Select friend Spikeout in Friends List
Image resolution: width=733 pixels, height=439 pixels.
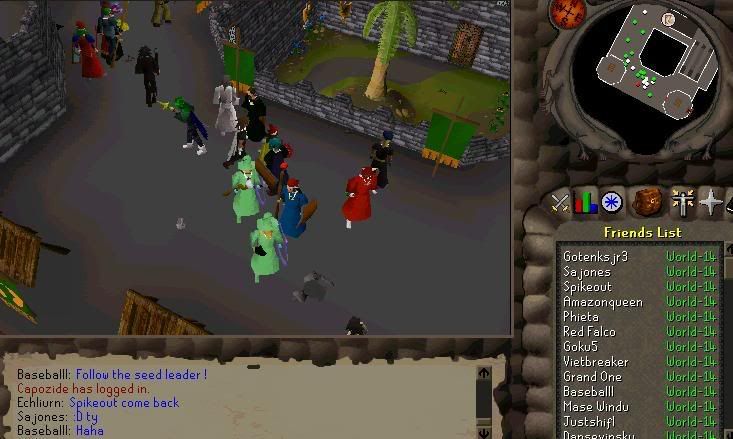pyautogui.click(x=589, y=287)
